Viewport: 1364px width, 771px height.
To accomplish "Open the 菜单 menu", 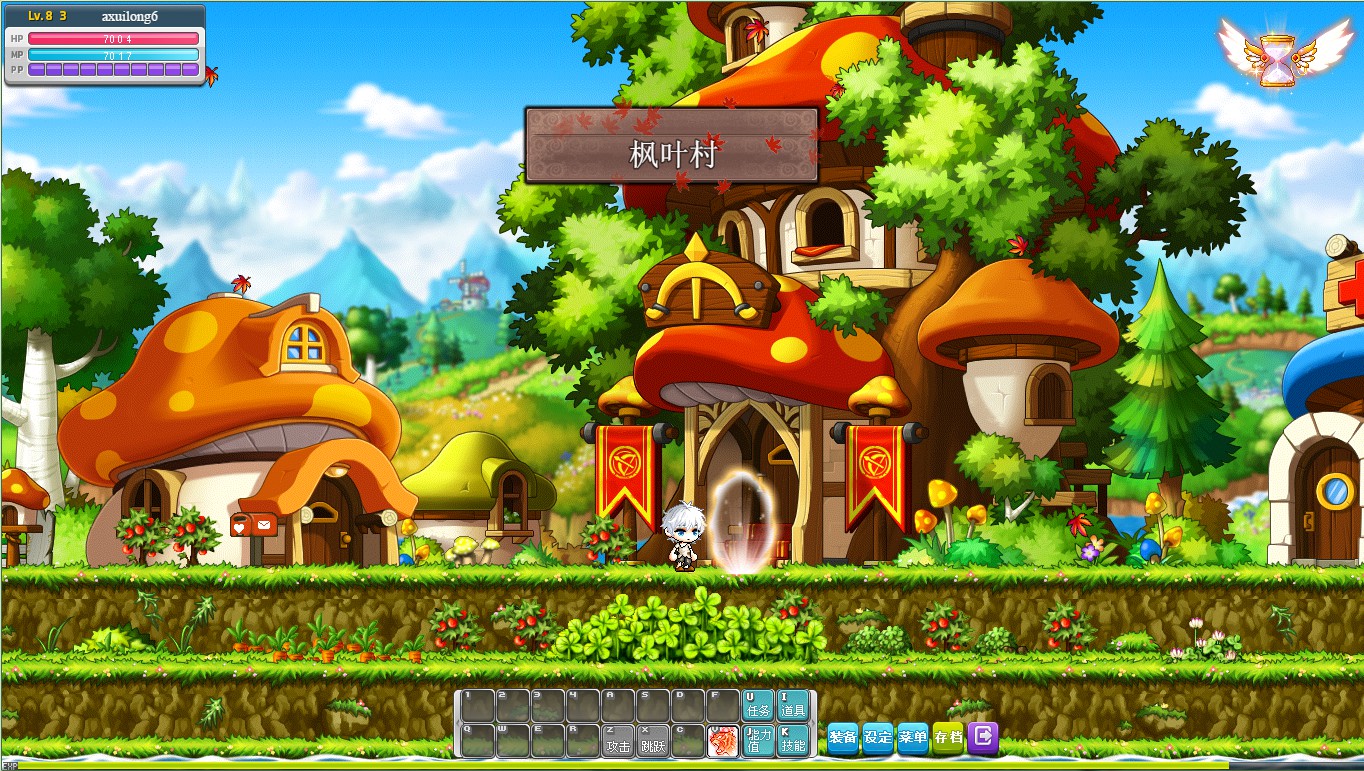I will pos(913,738).
